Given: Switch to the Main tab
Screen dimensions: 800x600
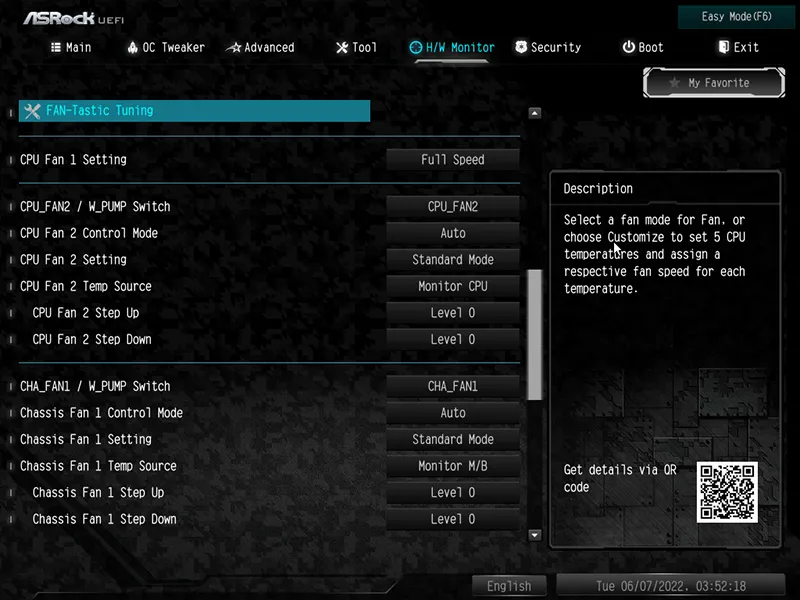Looking at the screenshot, I should click(x=70, y=47).
